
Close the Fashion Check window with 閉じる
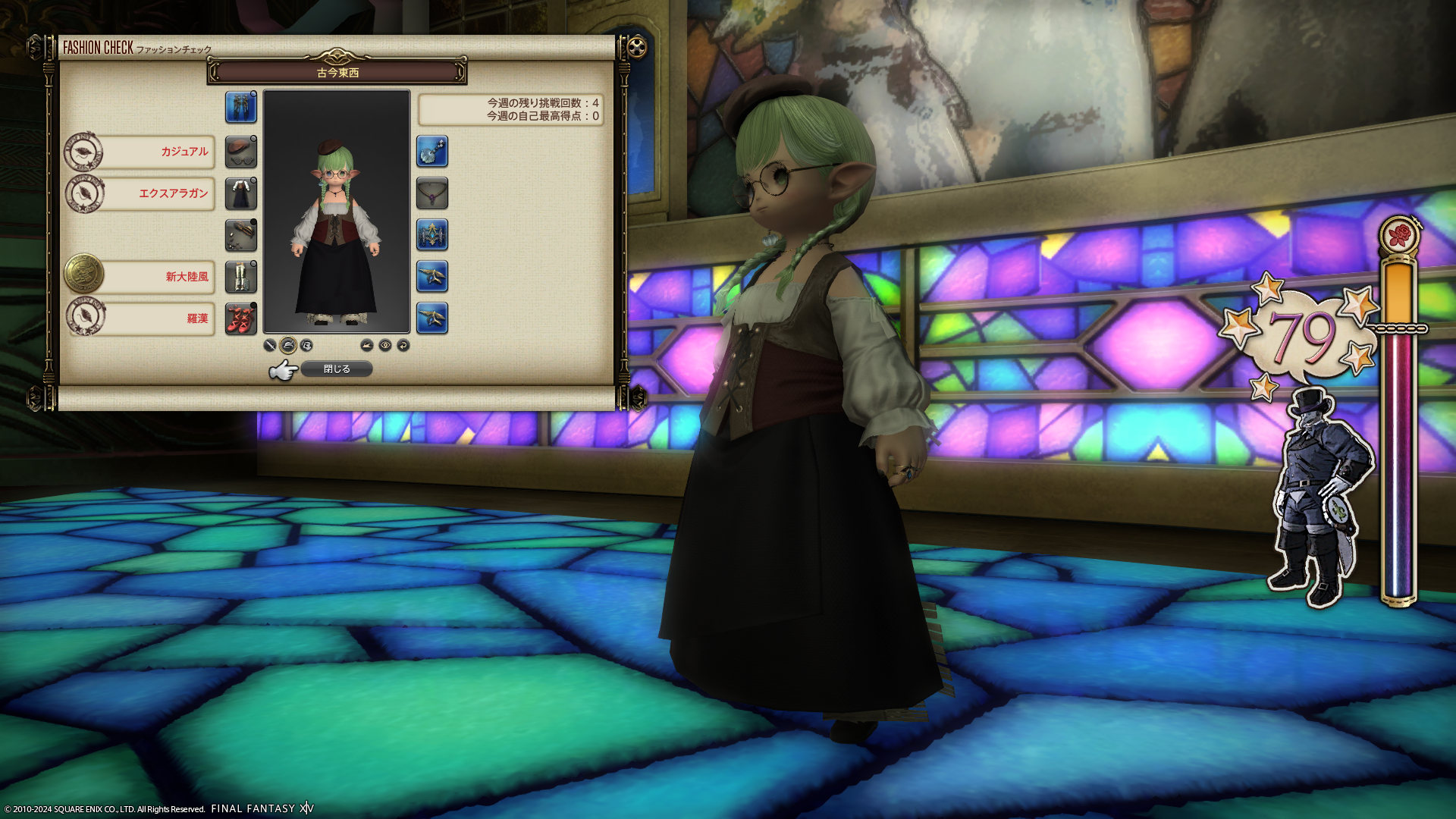pyautogui.click(x=337, y=369)
